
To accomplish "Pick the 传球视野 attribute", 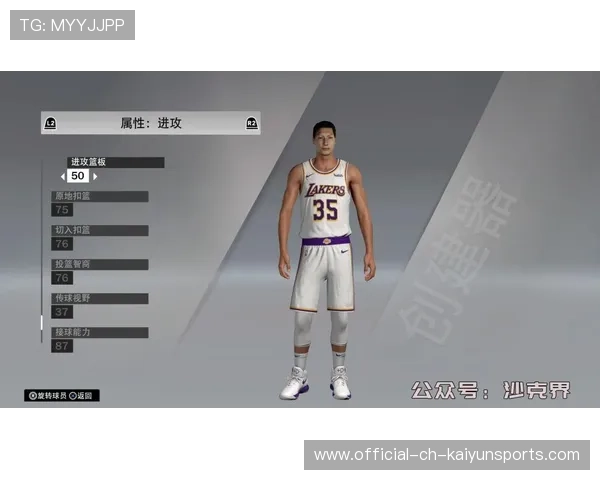I will click(x=100, y=299).
